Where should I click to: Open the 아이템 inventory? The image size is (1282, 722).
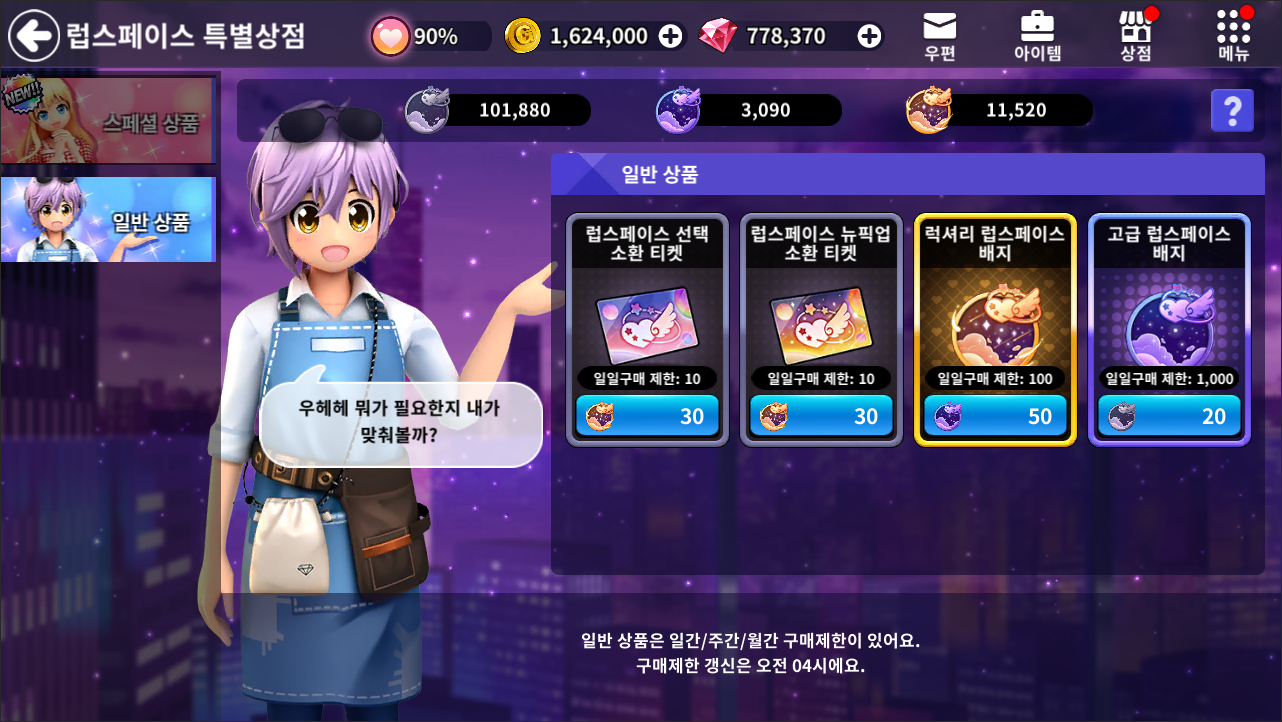1037,36
